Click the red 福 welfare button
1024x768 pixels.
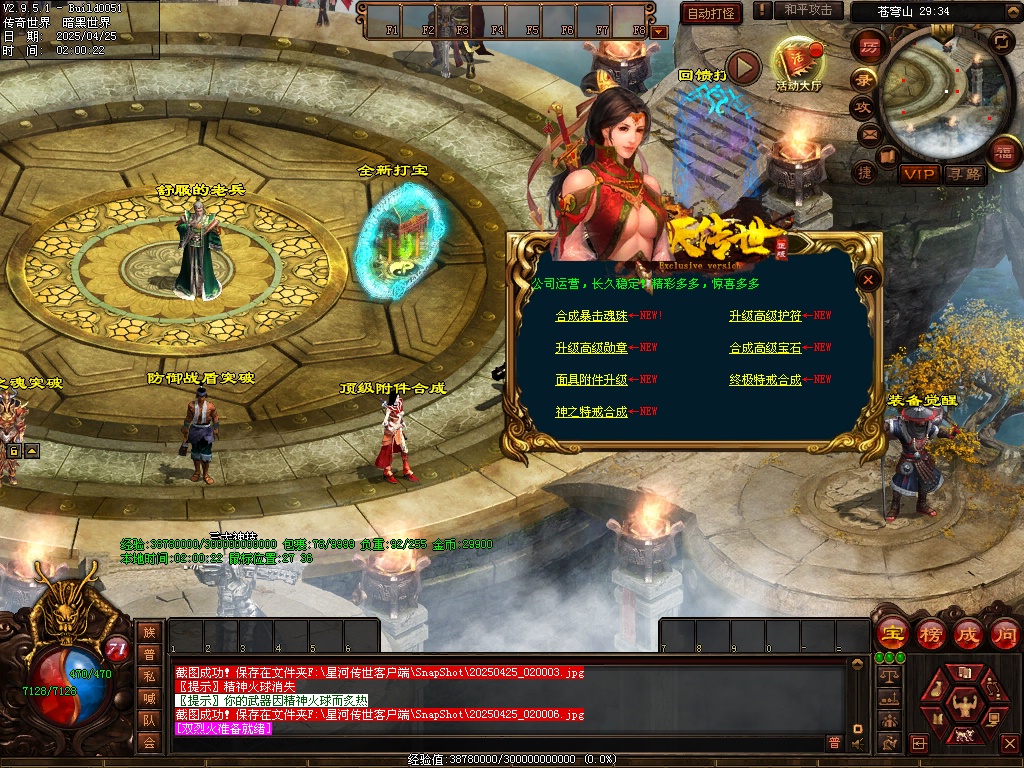[1004, 152]
